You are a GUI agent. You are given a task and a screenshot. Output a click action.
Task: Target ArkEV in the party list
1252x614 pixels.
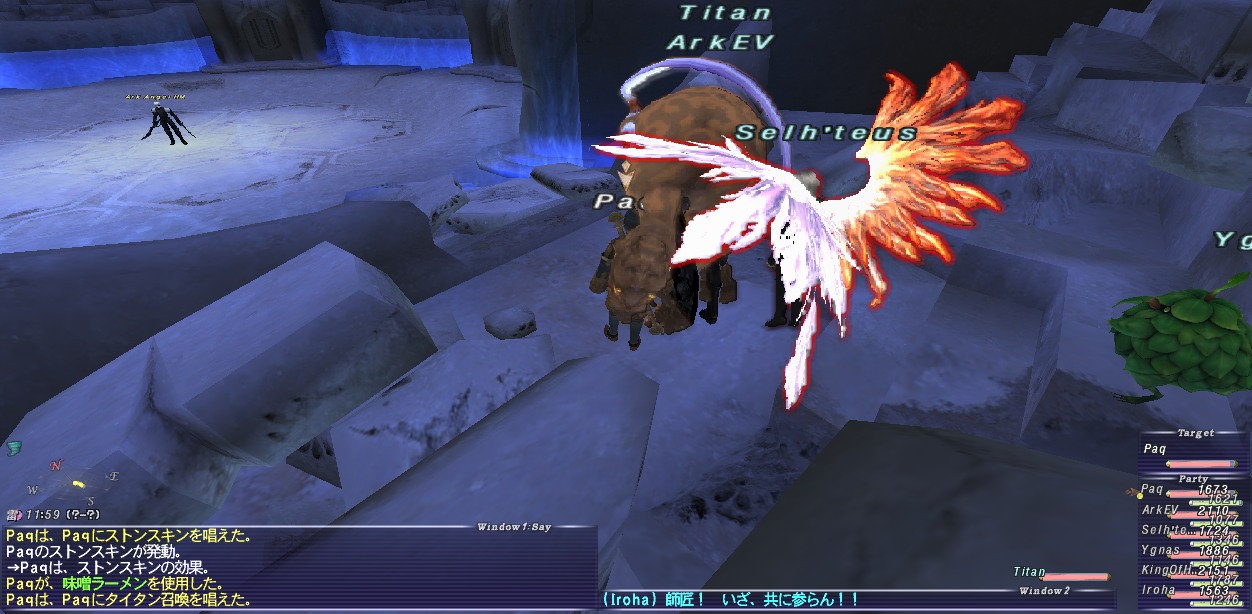pos(1190,510)
